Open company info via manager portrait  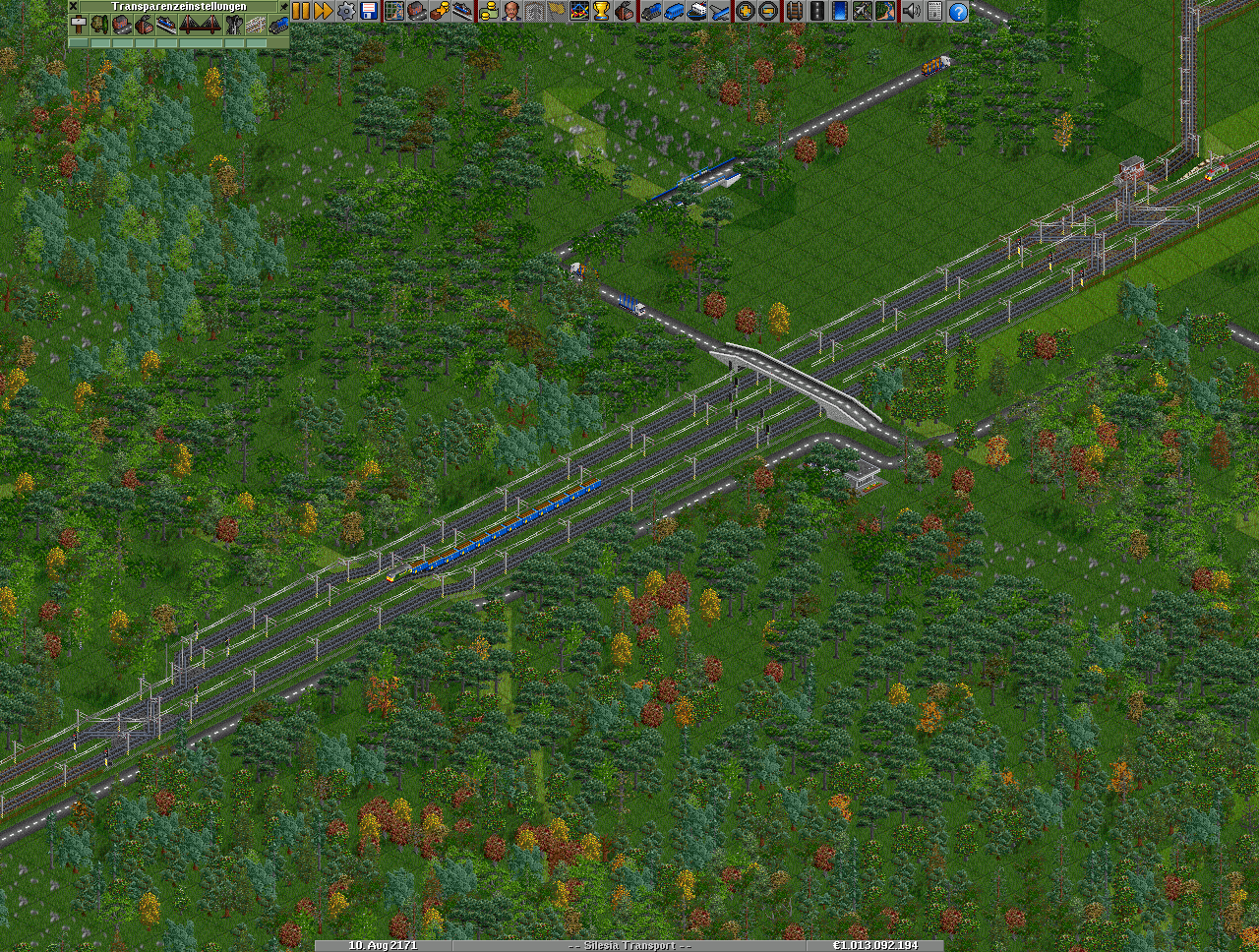[x=511, y=11]
